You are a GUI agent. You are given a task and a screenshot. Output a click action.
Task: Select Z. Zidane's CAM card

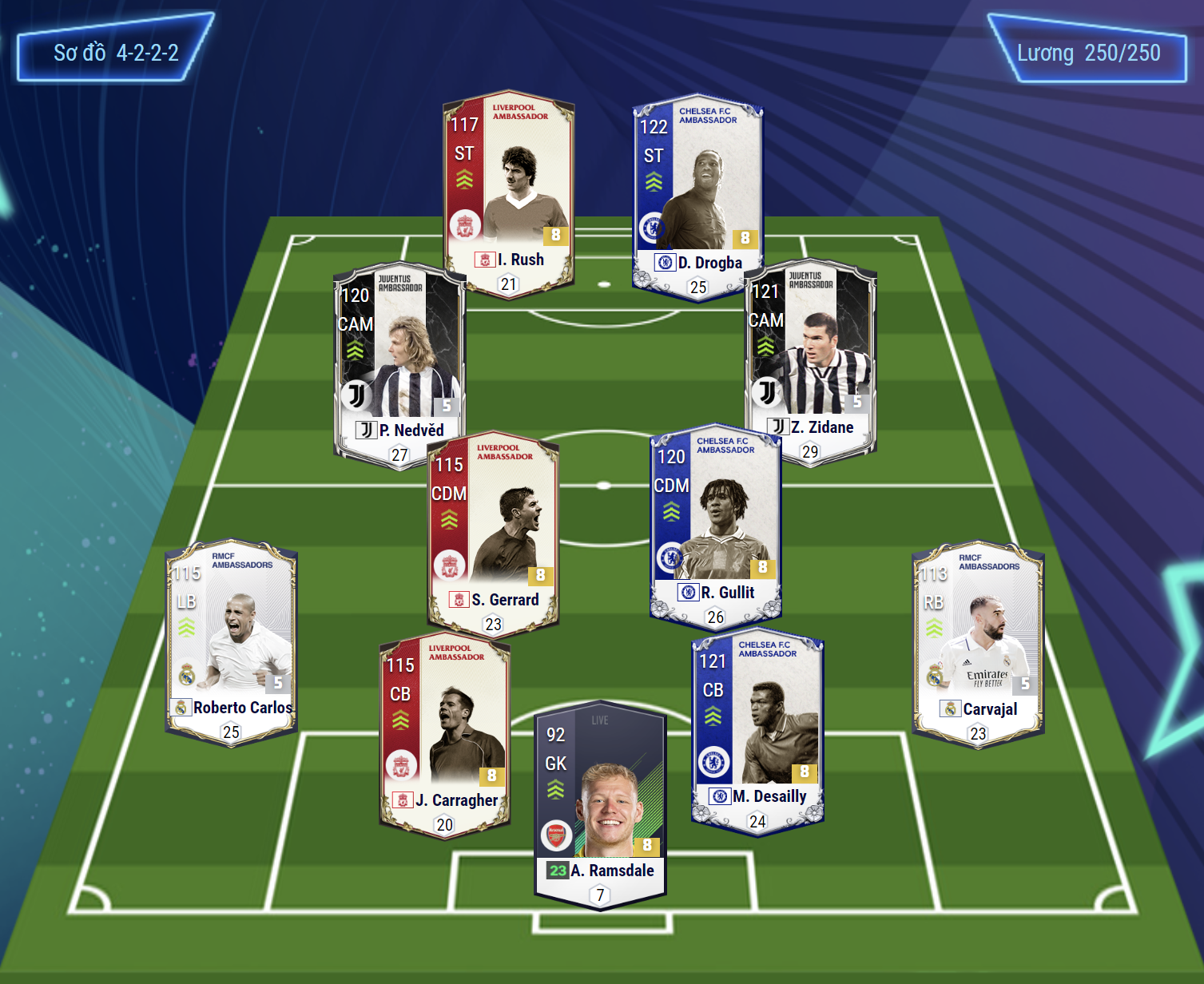click(810, 359)
